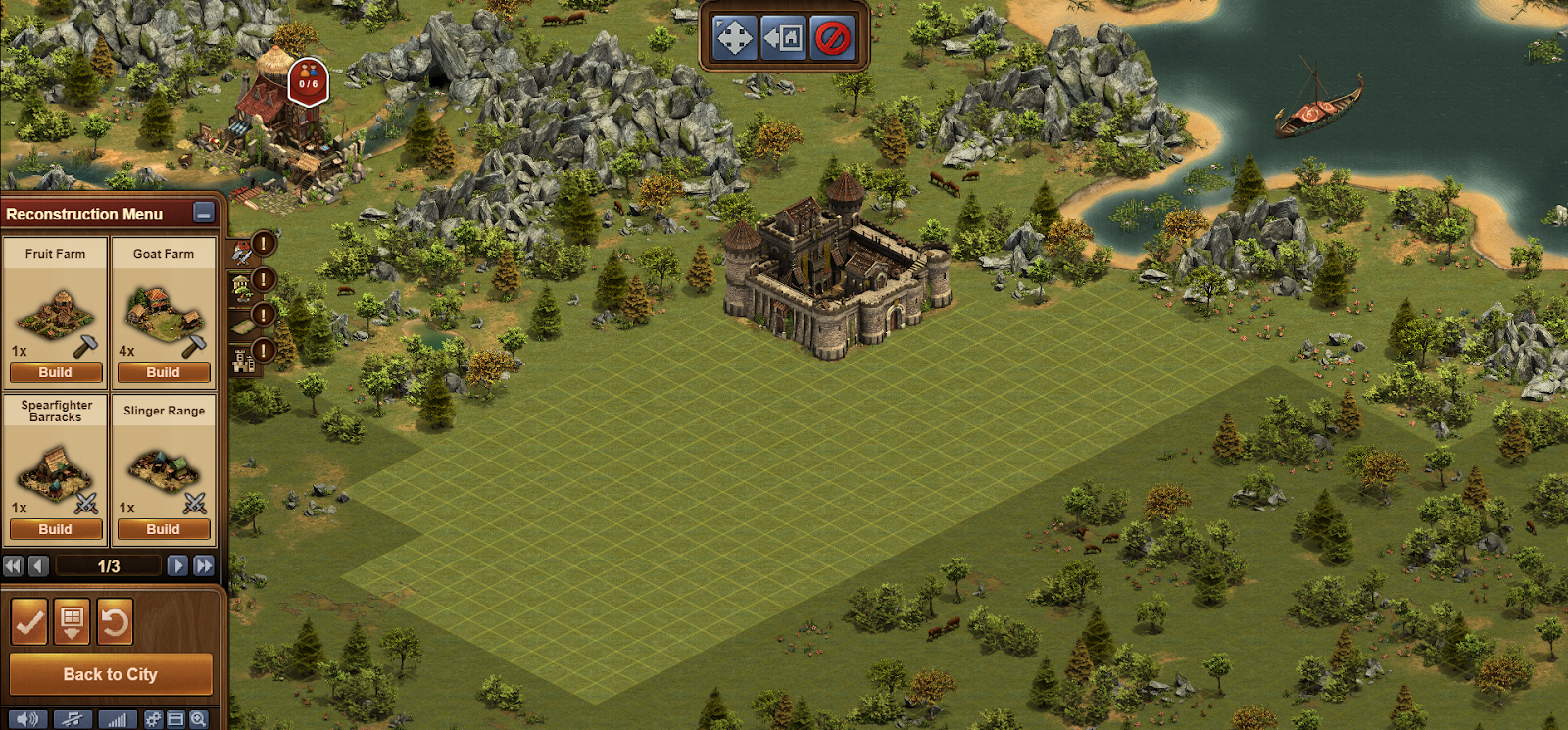
Task: Go to previous building page
Action: [38, 565]
